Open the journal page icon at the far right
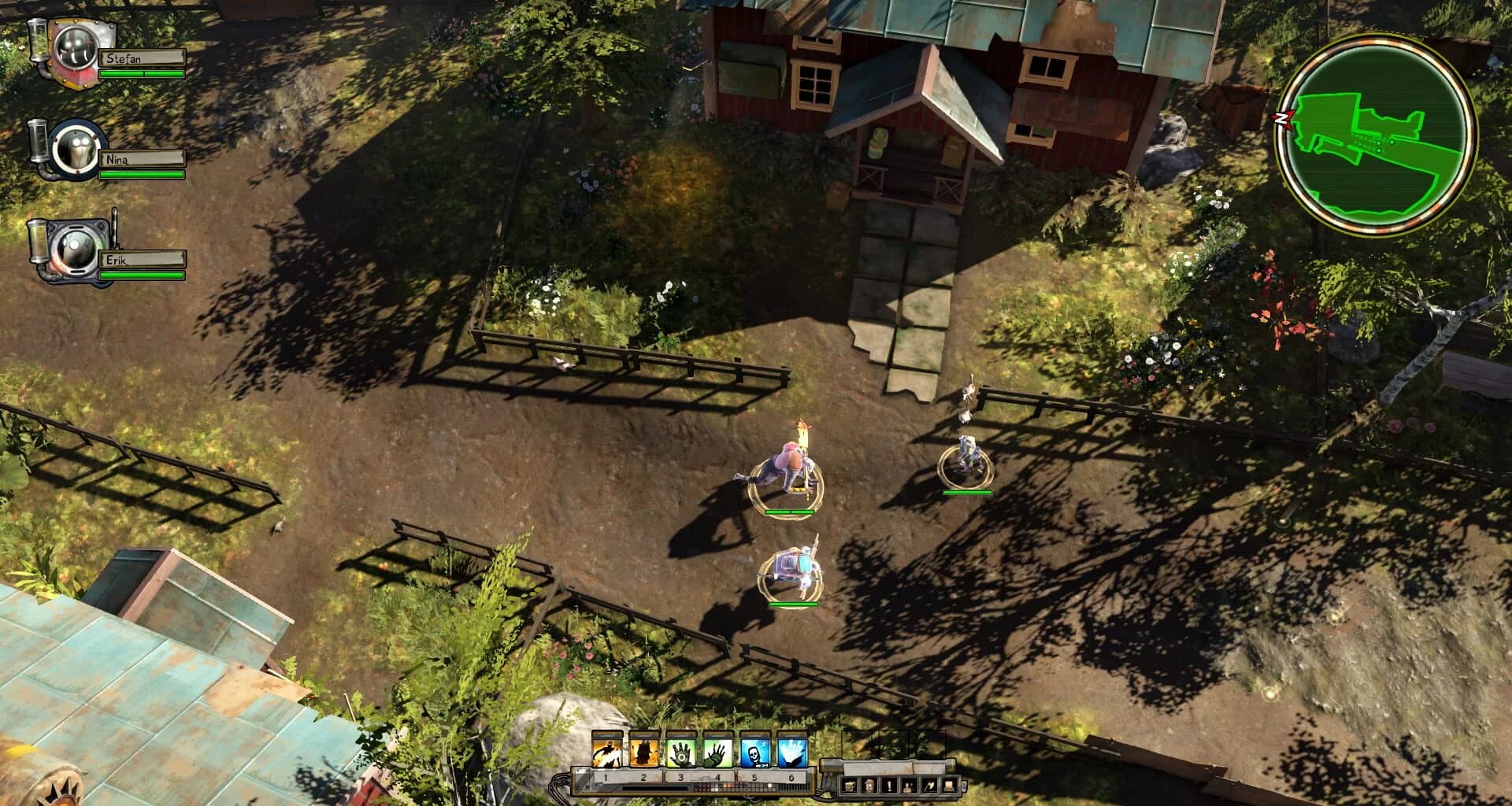The image size is (1512, 806). click(x=949, y=785)
